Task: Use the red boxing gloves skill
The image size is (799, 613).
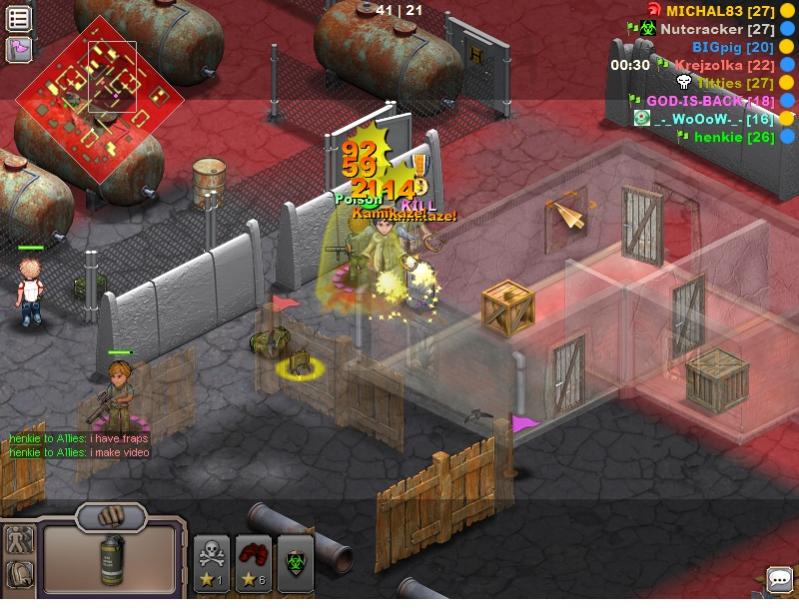Action: 253,561
